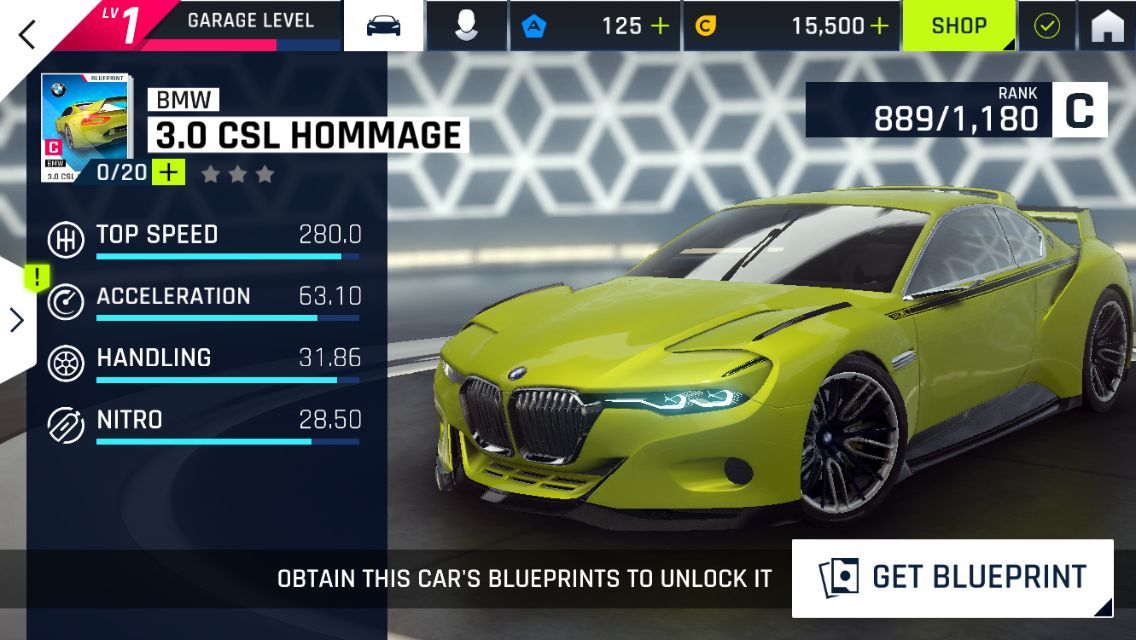Select the BMW blueprint card thumbnail
Image resolution: width=1136 pixels, height=640 pixels.
86,127
